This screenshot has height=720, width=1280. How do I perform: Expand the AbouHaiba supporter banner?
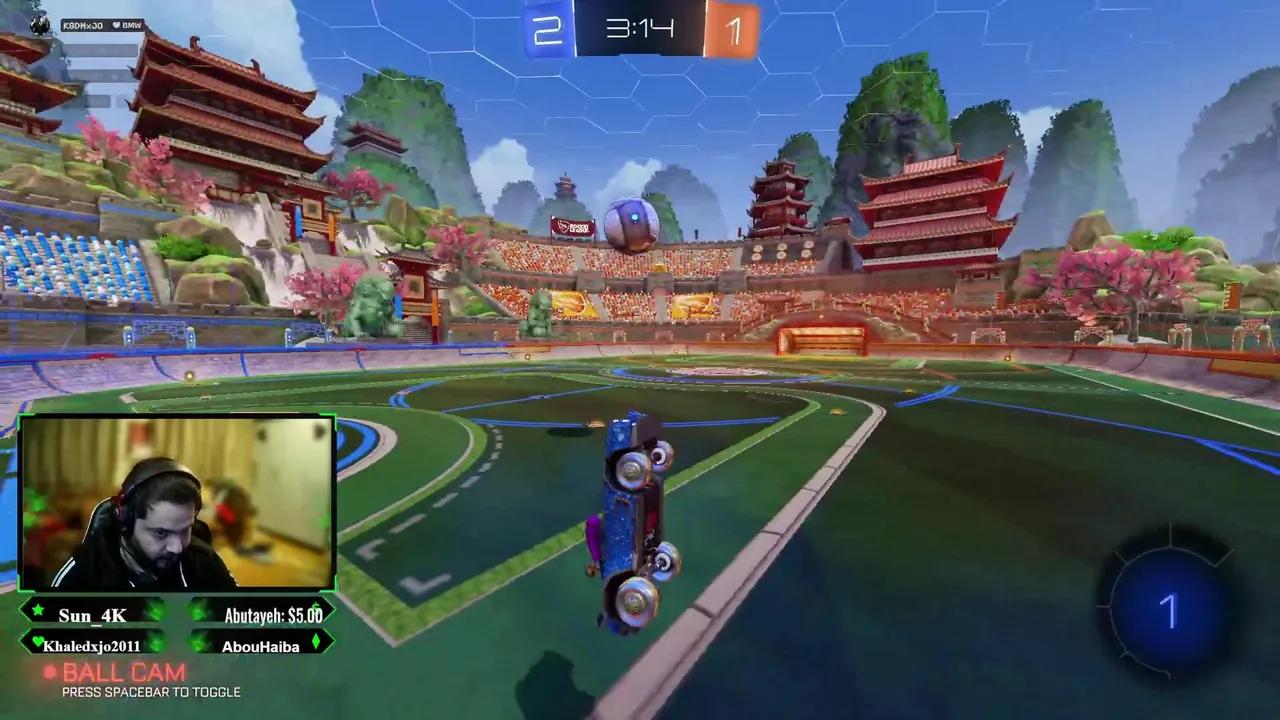click(260, 645)
